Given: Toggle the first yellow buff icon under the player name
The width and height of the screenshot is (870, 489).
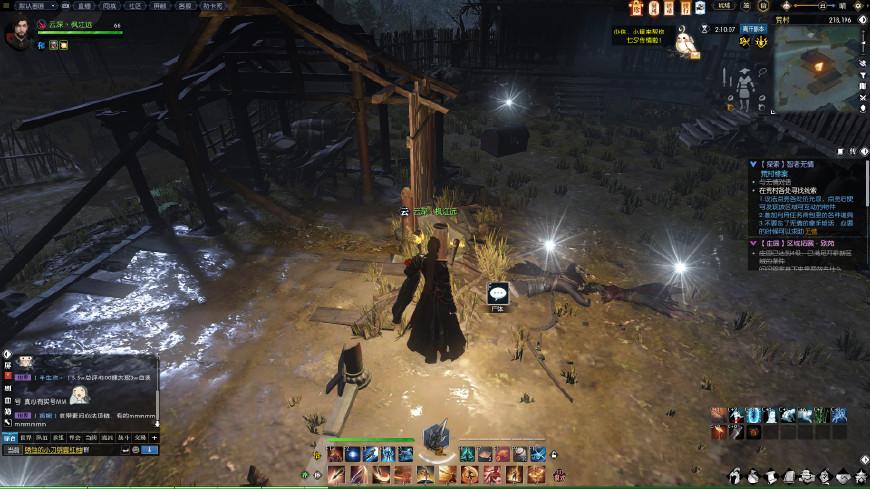Looking at the screenshot, I should click(52, 45).
